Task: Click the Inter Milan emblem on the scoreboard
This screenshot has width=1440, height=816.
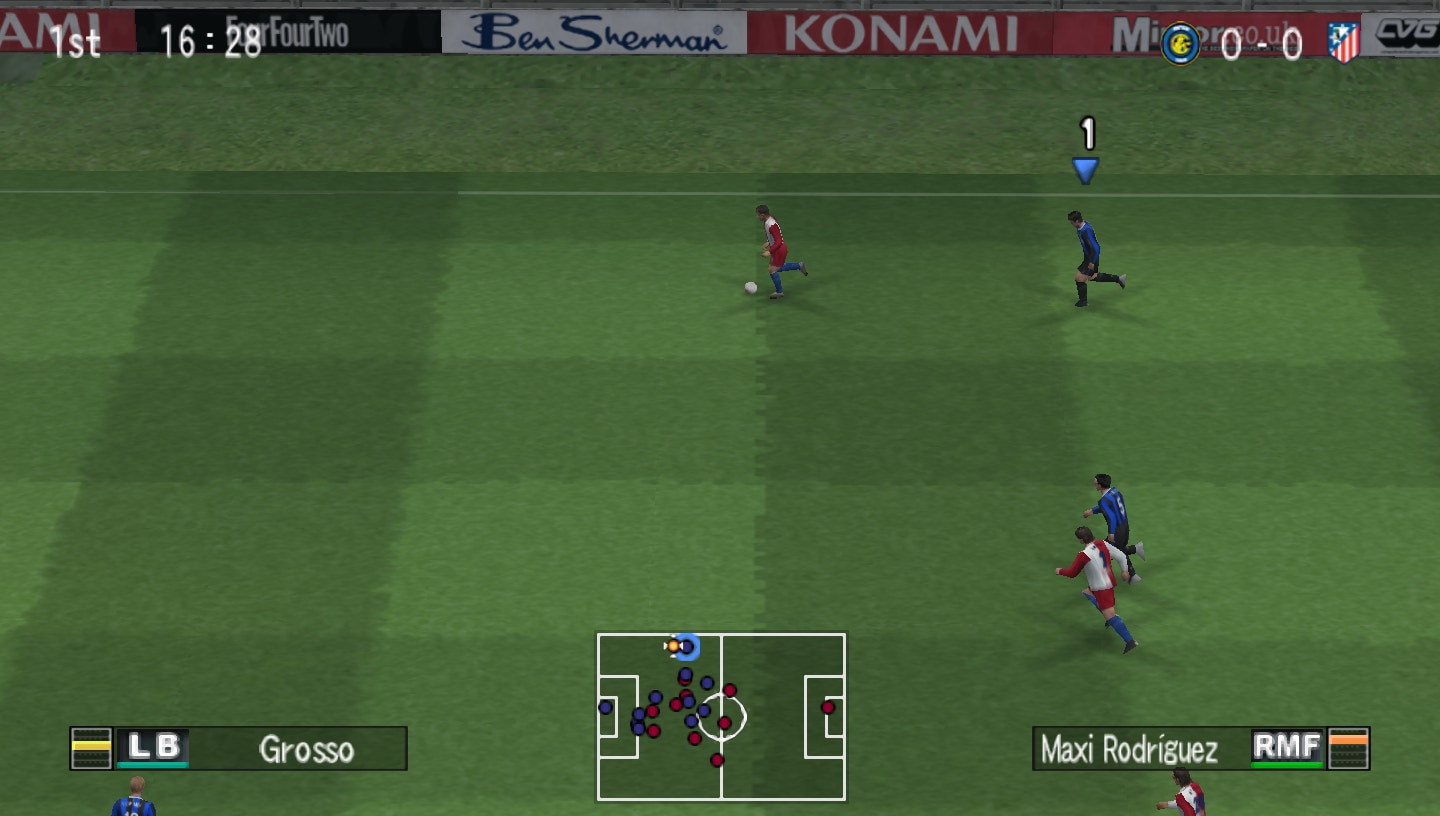Action: 1181,42
